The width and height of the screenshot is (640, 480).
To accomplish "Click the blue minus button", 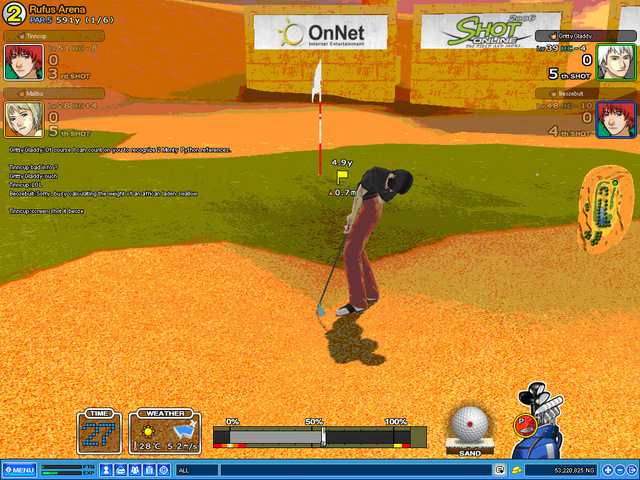I will [619, 470].
